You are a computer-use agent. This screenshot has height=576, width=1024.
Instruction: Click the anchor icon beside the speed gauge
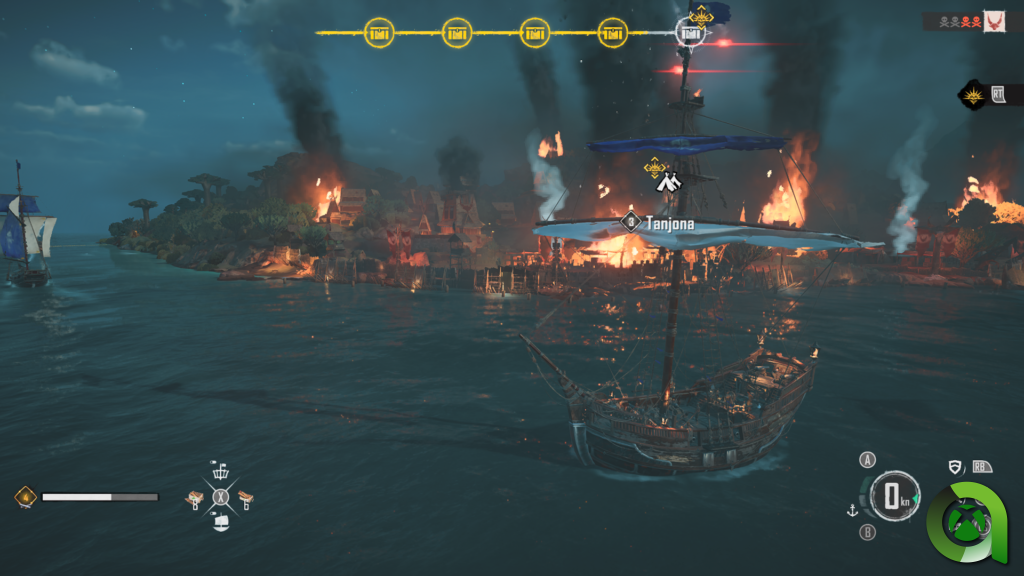click(x=853, y=510)
